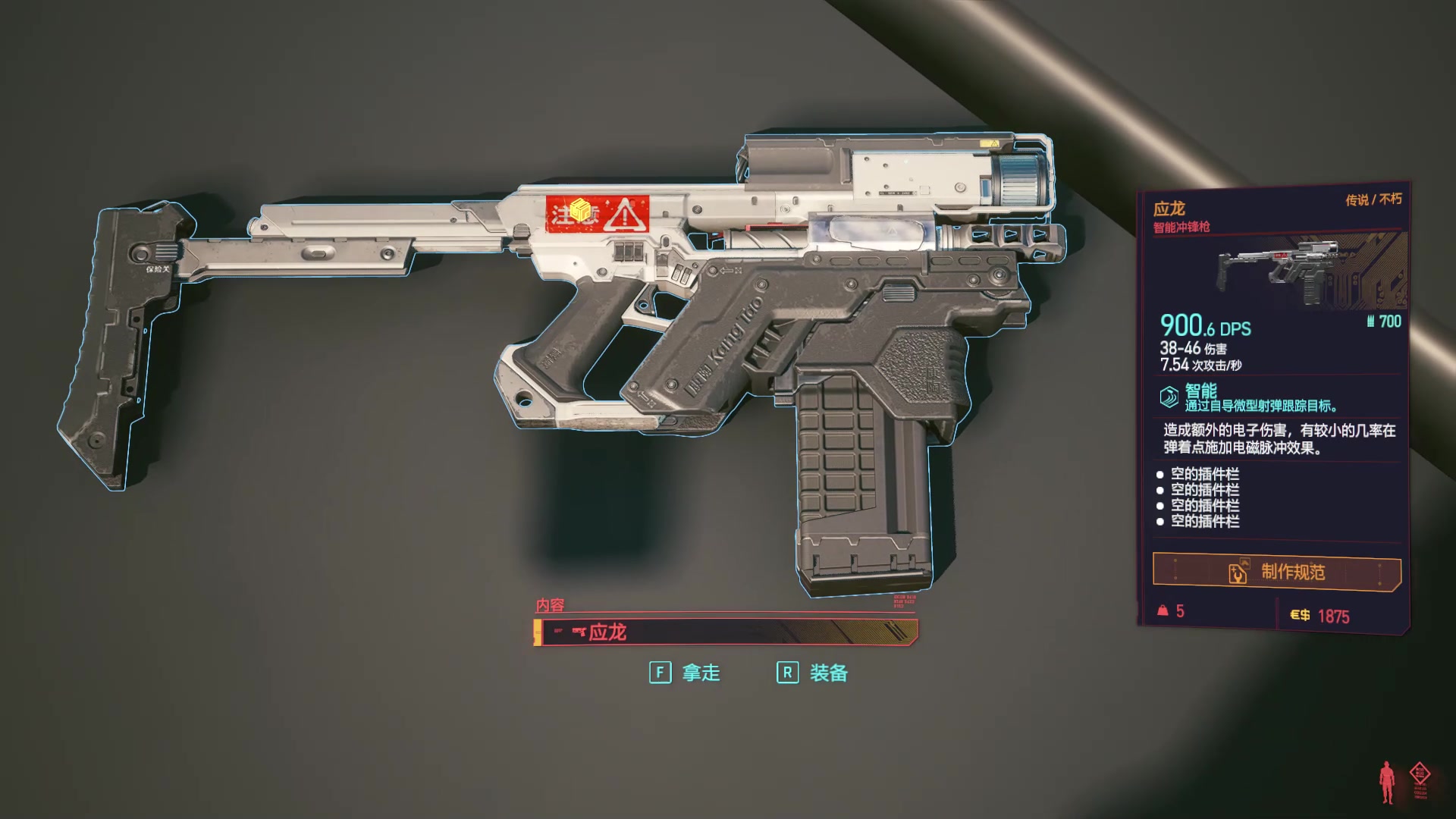
Task: Select the 应龙 item in the loot list
Action: pyautogui.click(x=726, y=632)
